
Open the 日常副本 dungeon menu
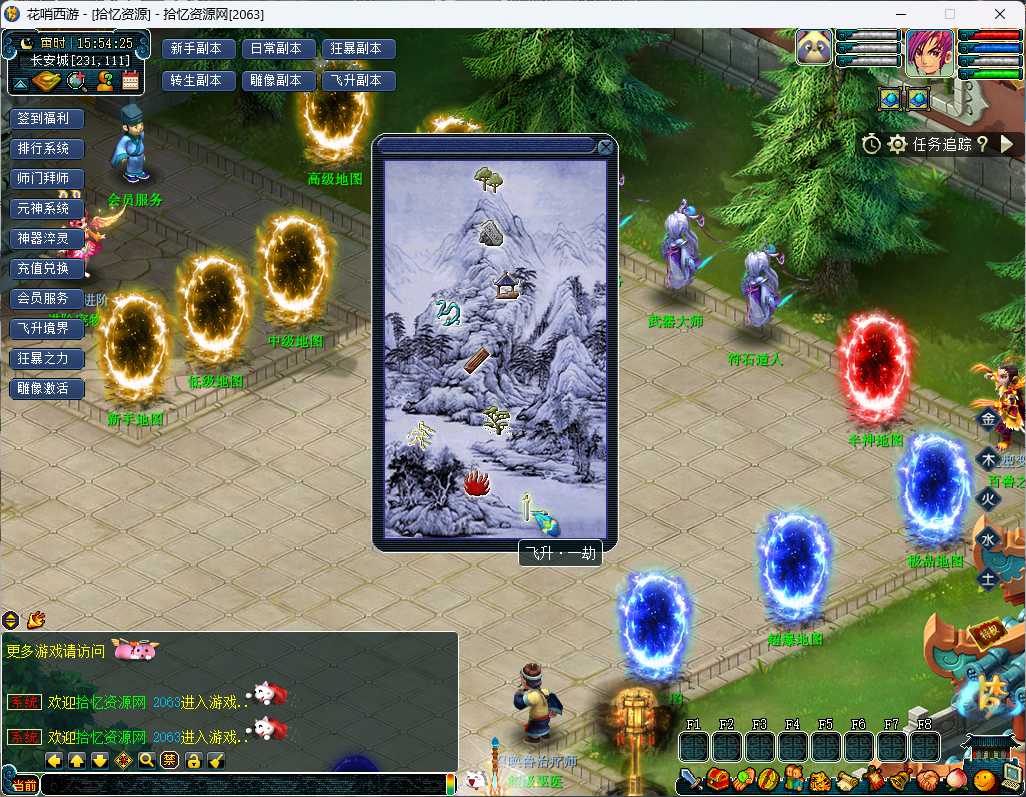click(279, 49)
